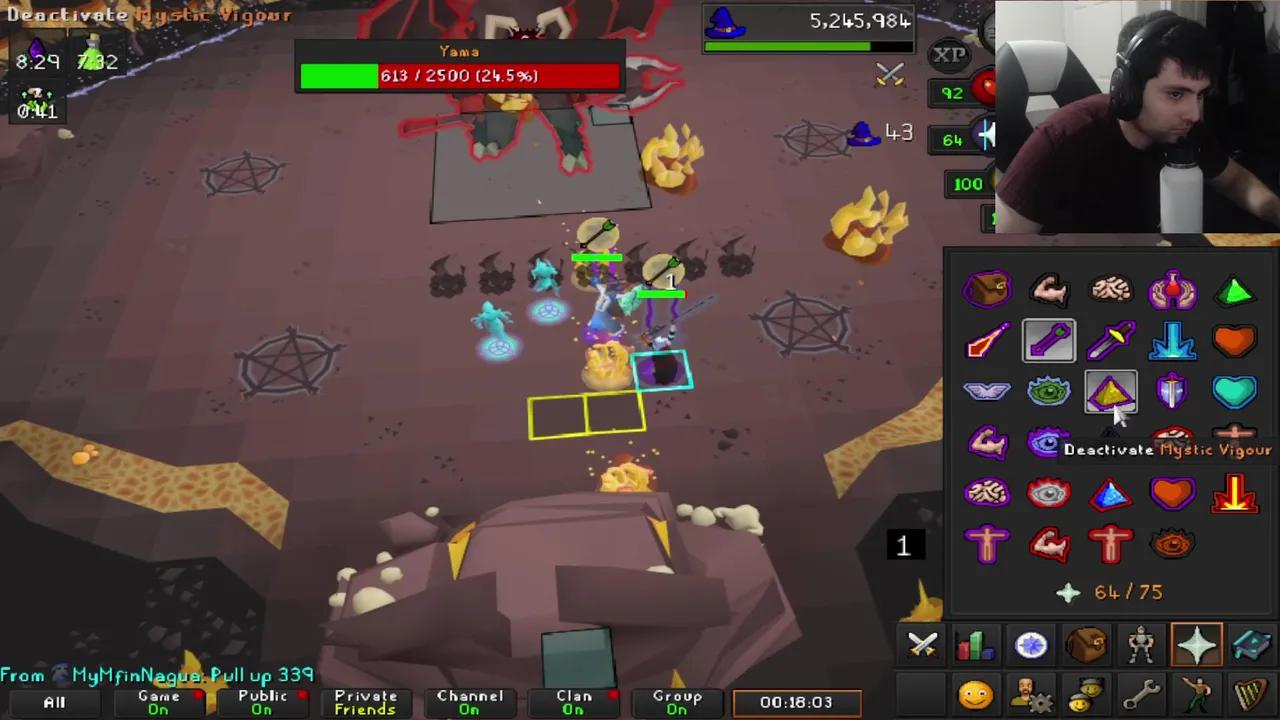Switch to the All chat tab

[x=54, y=702]
